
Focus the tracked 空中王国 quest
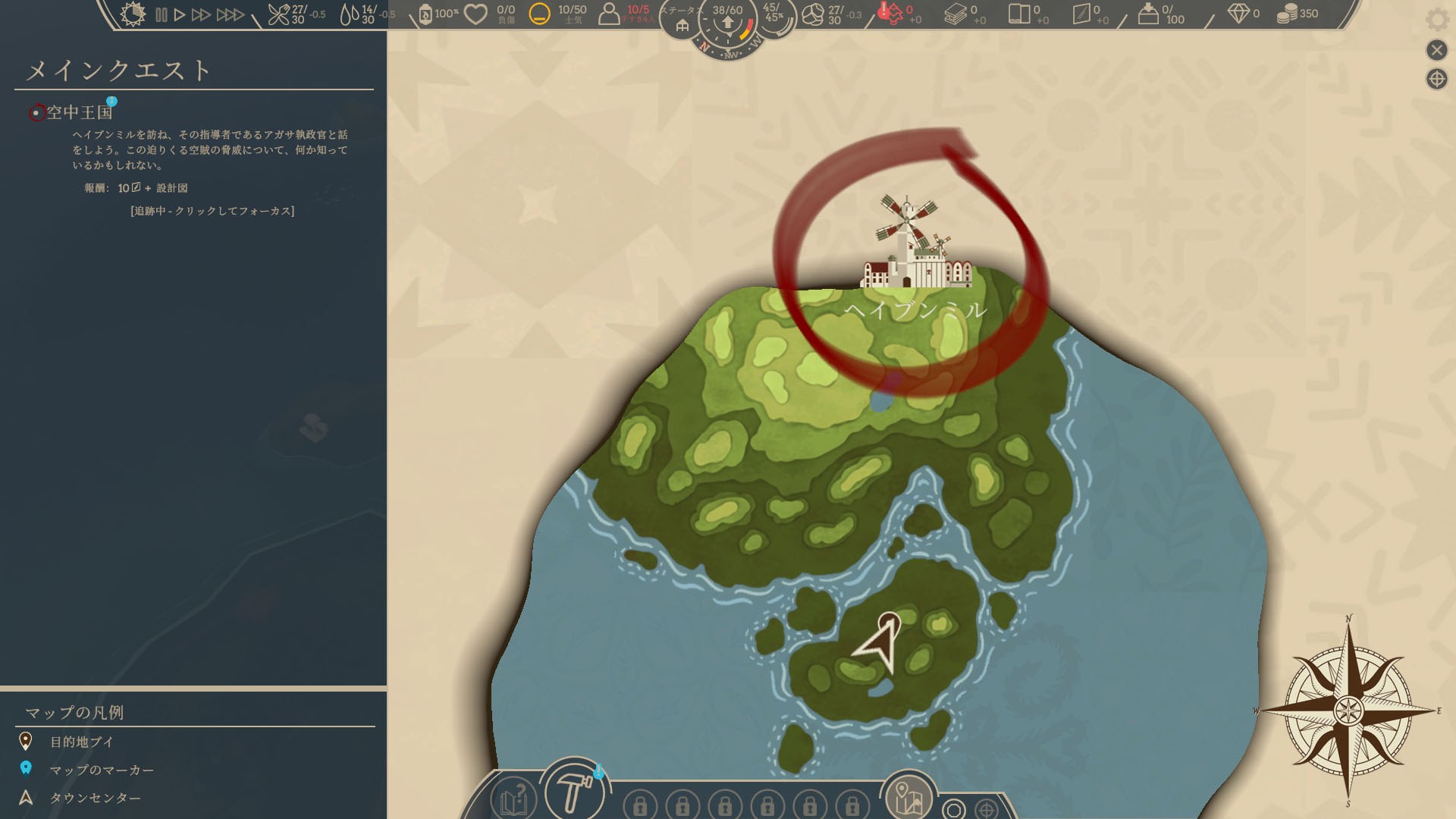click(79, 112)
